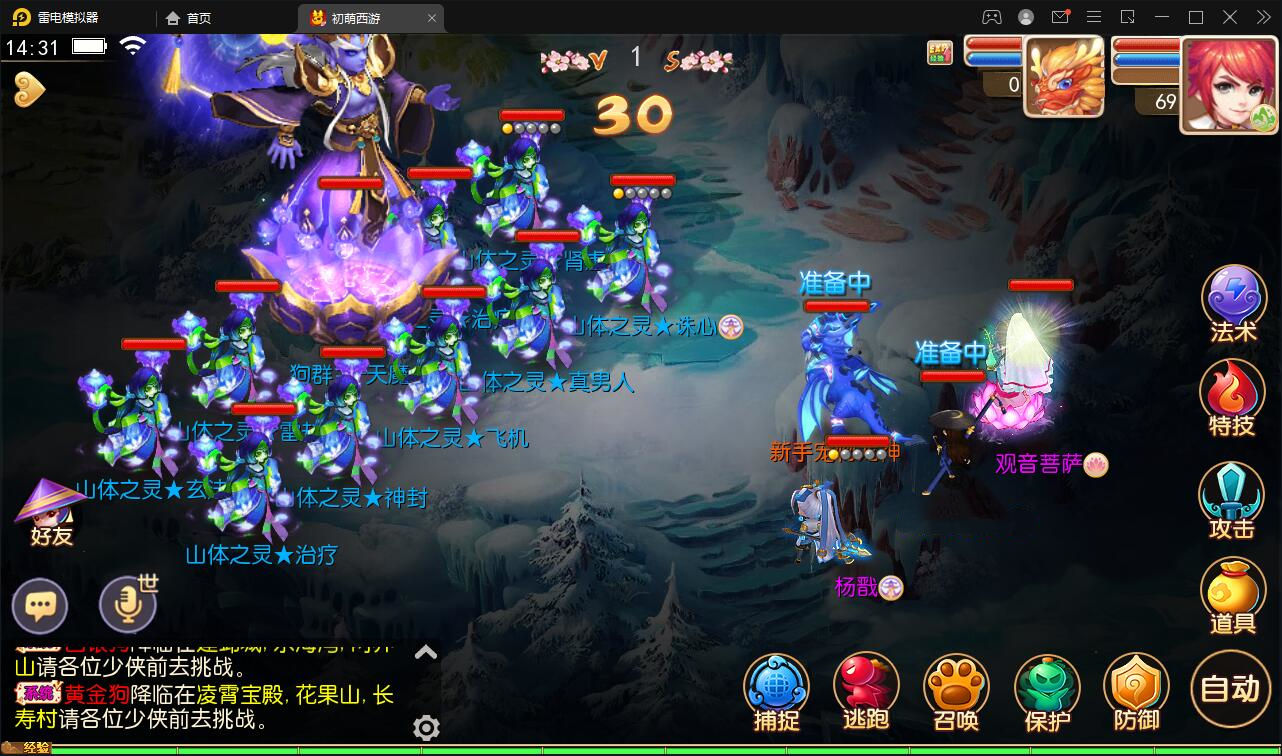
Task: Open the scroll menu on left edge
Action: click(x=30, y=89)
